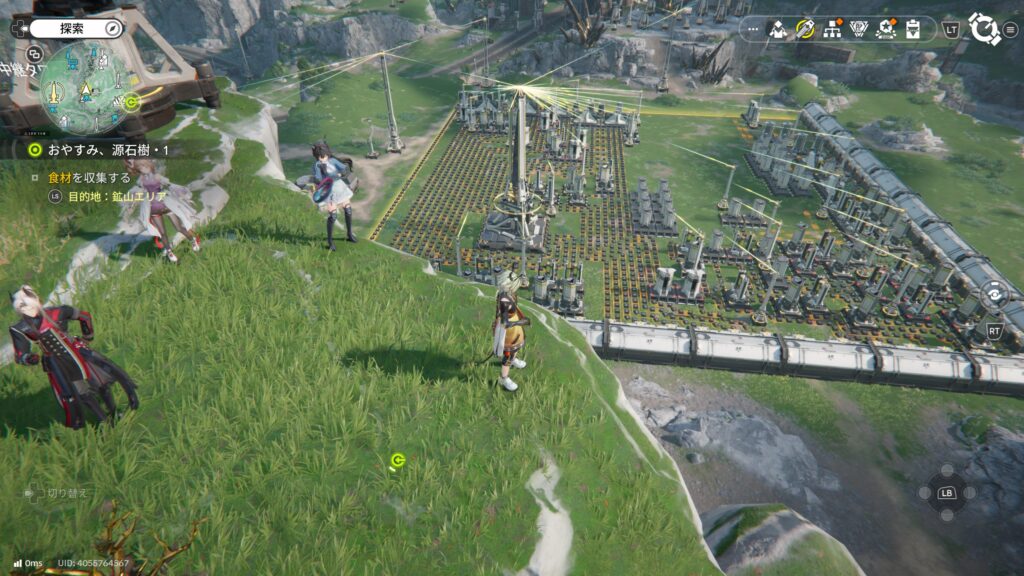Open the character figure icon in top bar
The width and height of the screenshot is (1024, 576).
pos(777,29)
